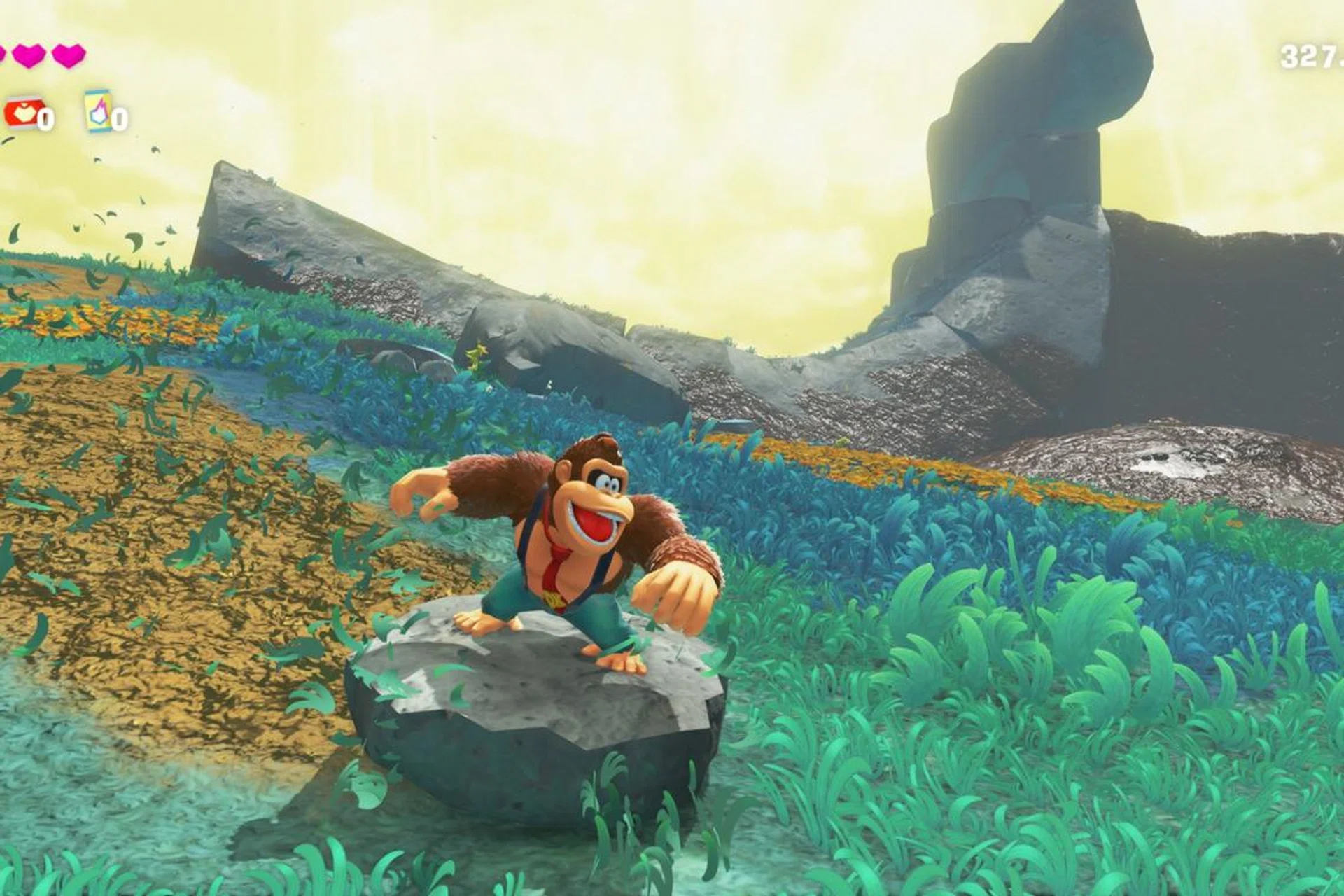
Task: Select the blue flame card icon
Action: pos(98,111)
